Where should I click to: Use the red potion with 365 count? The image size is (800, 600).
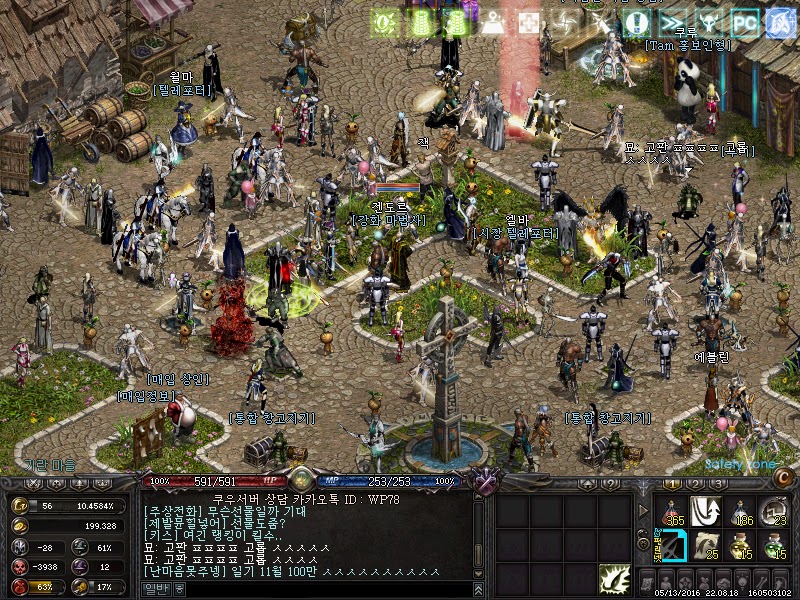[x=671, y=511]
